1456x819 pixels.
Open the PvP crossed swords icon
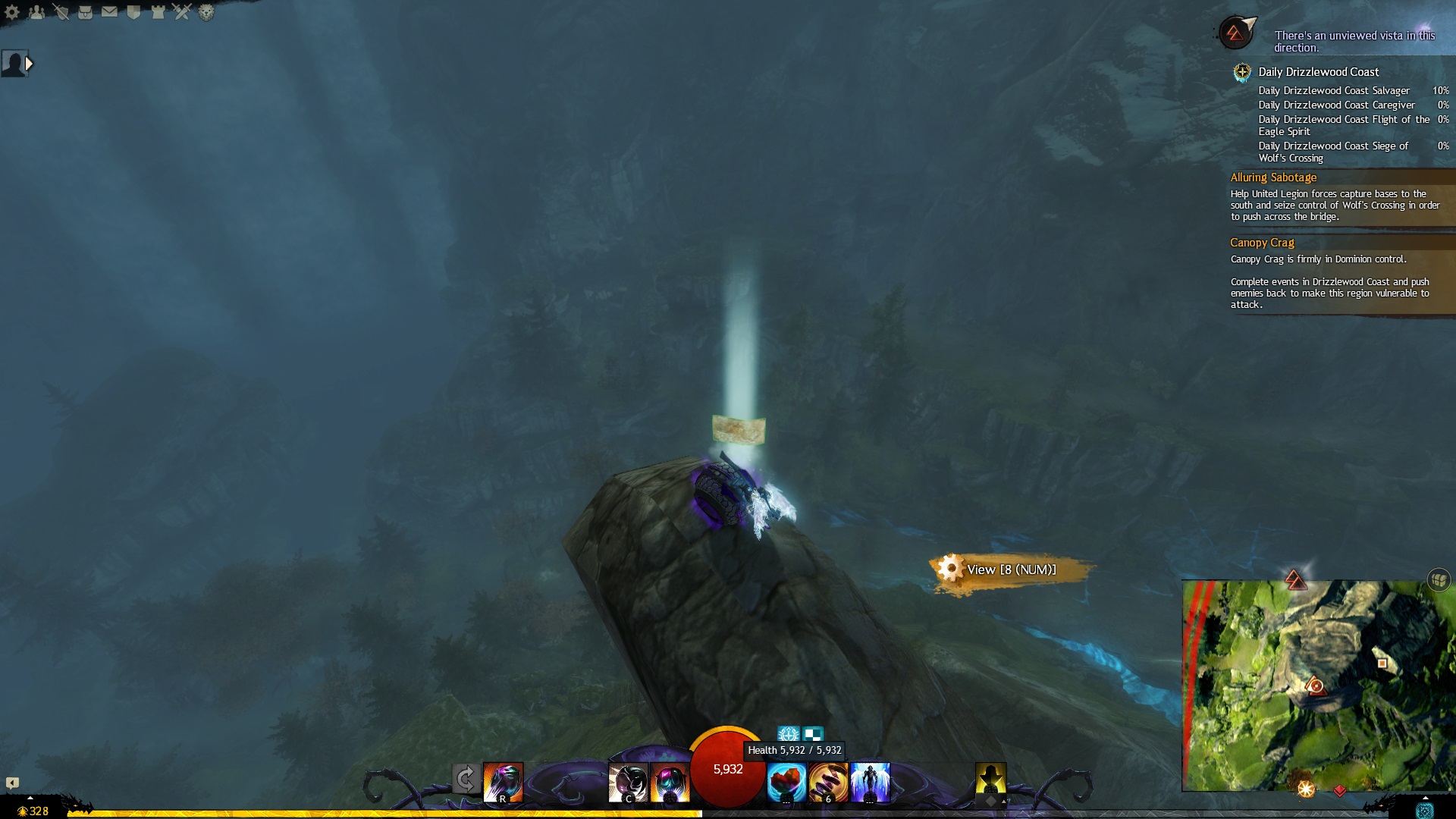[x=182, y=12]
